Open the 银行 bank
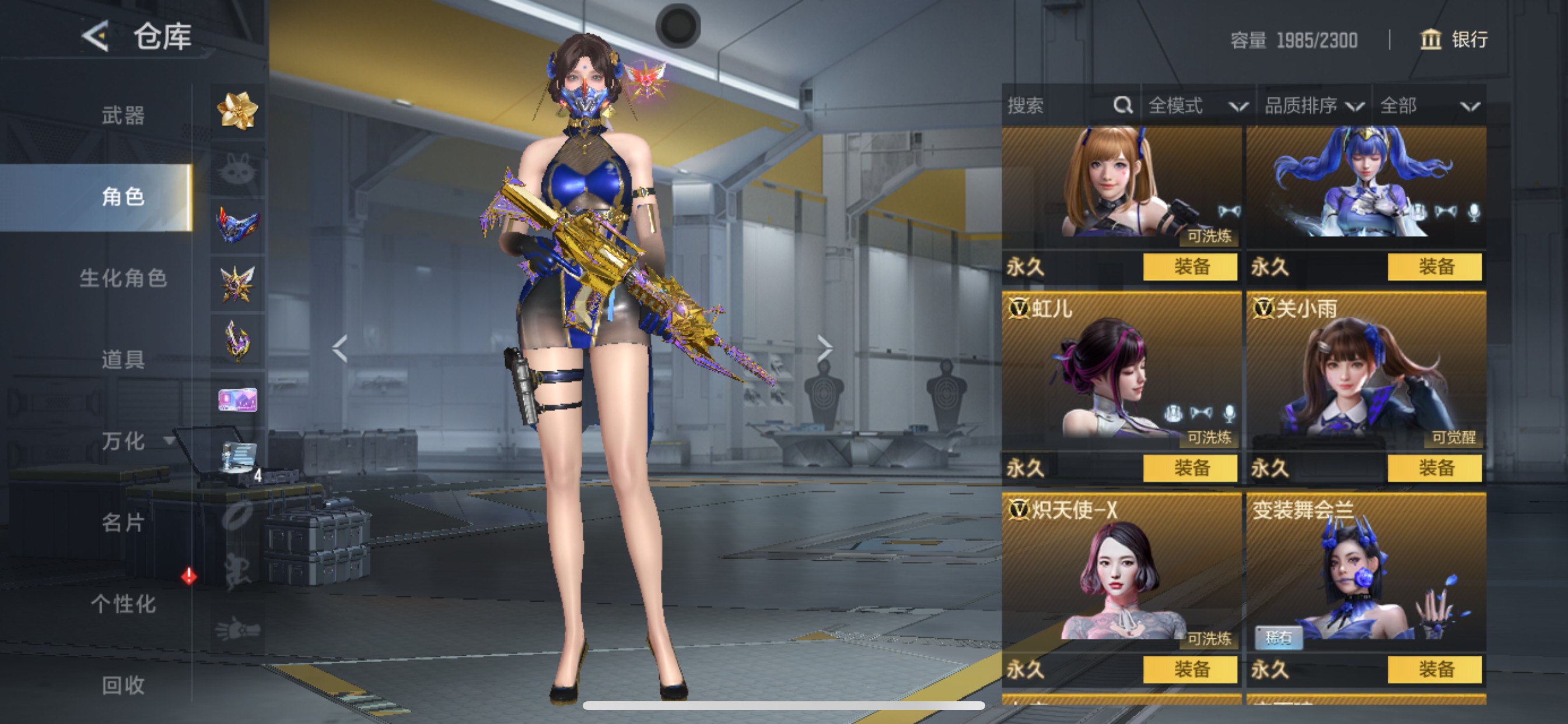The height and width of the screenshot is (724, 1568). point(1455,40)
